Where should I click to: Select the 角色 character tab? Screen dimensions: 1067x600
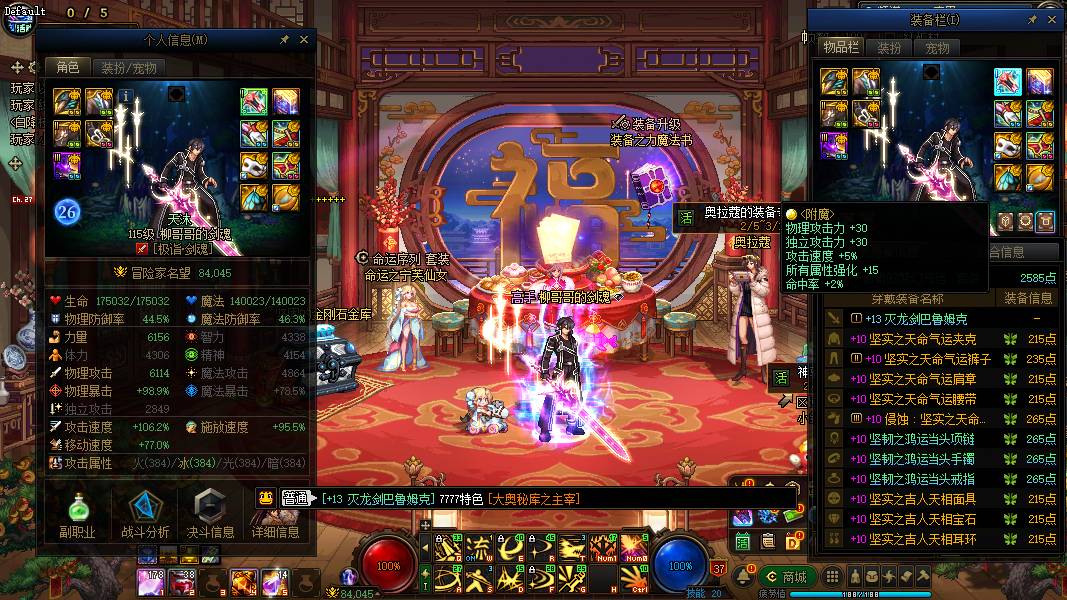[68, 68]
